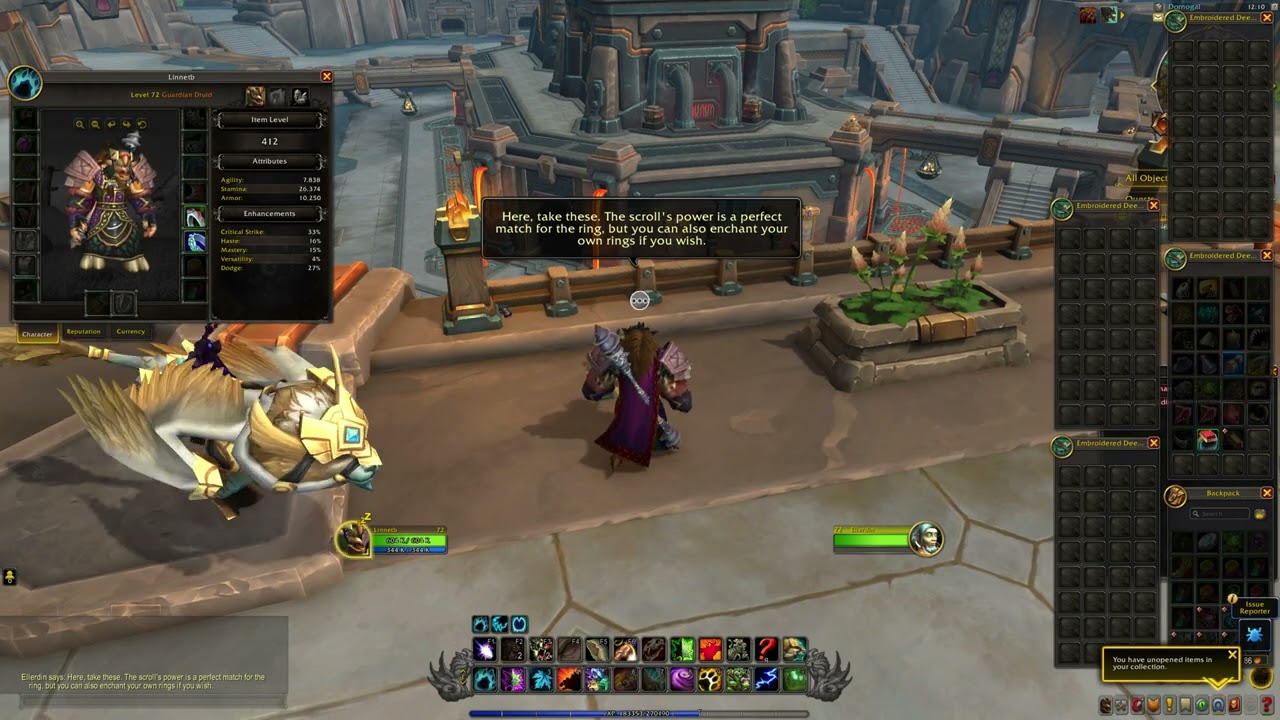
Task: Close the Backpack bag window
Action: click(x=1267, y=493)
